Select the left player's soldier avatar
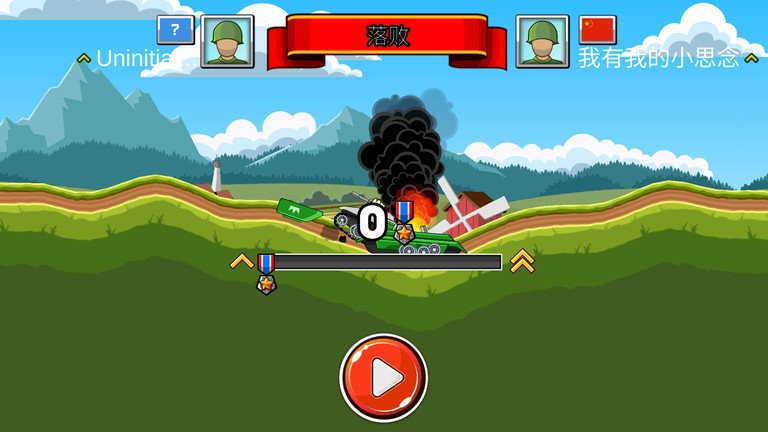Screen dimensions: 768x432 click(227, 41)
